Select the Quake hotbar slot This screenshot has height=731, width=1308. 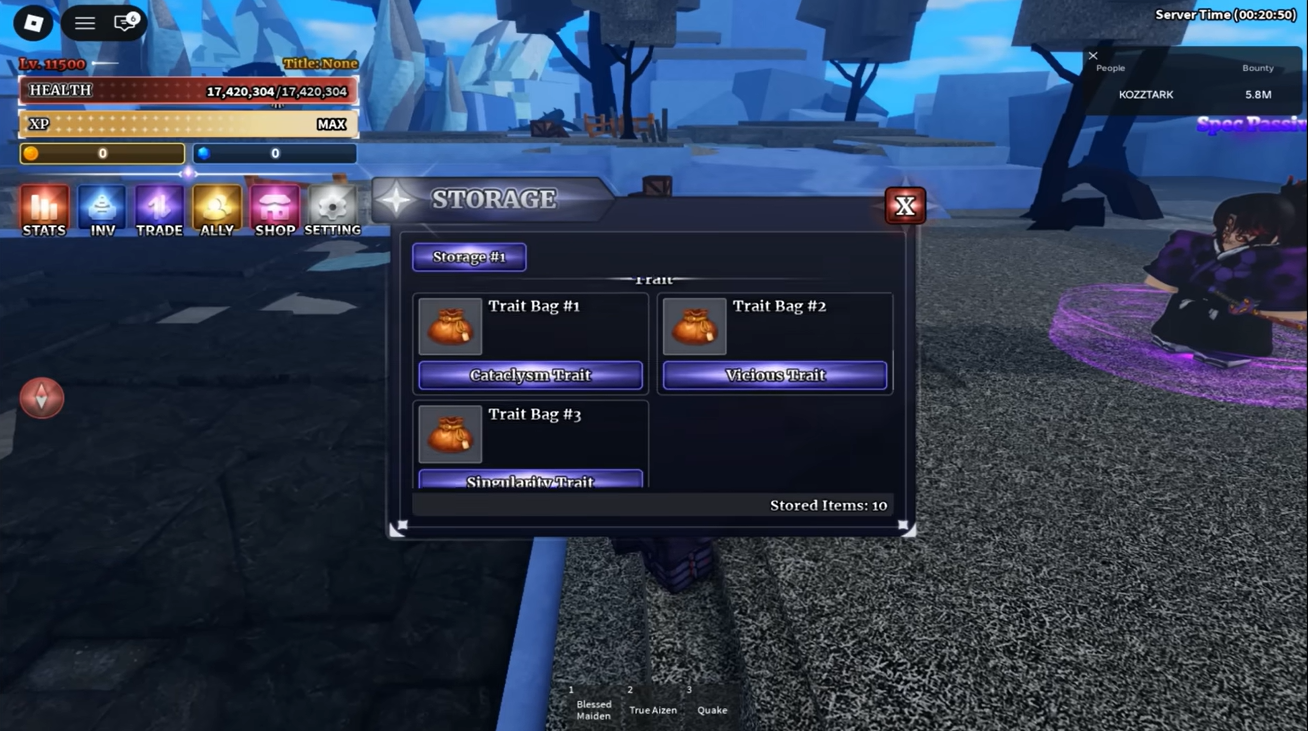tap(712, 706)
